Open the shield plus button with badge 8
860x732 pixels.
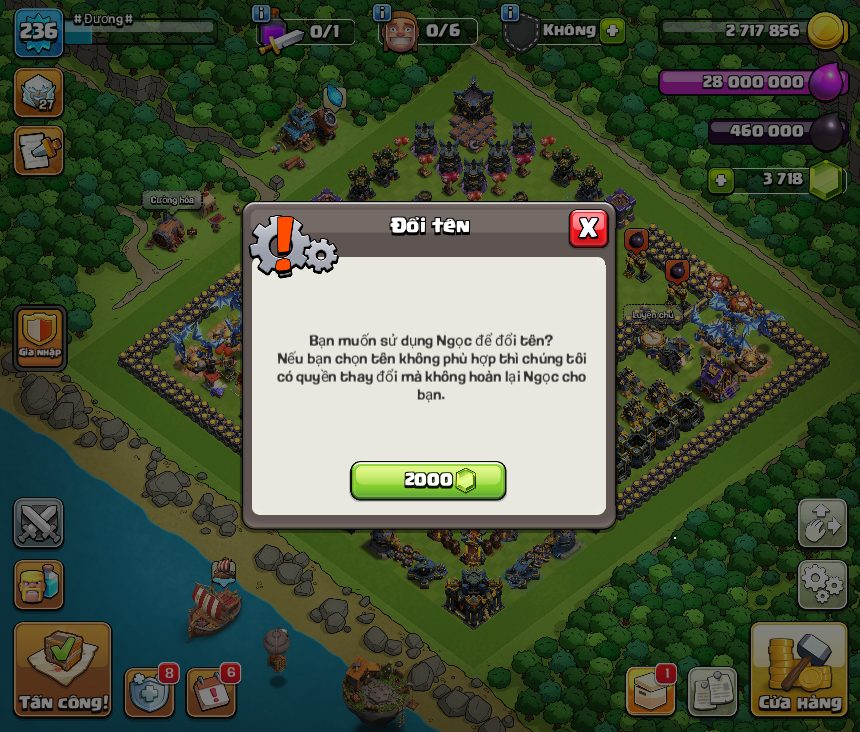point(148,692)
